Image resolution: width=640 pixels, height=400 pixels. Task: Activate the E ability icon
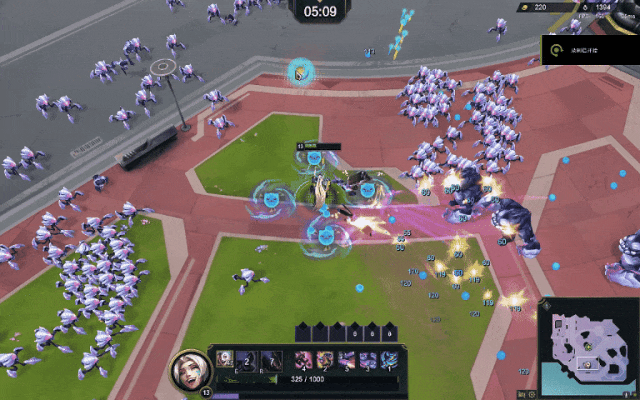[x=246, y=360]
